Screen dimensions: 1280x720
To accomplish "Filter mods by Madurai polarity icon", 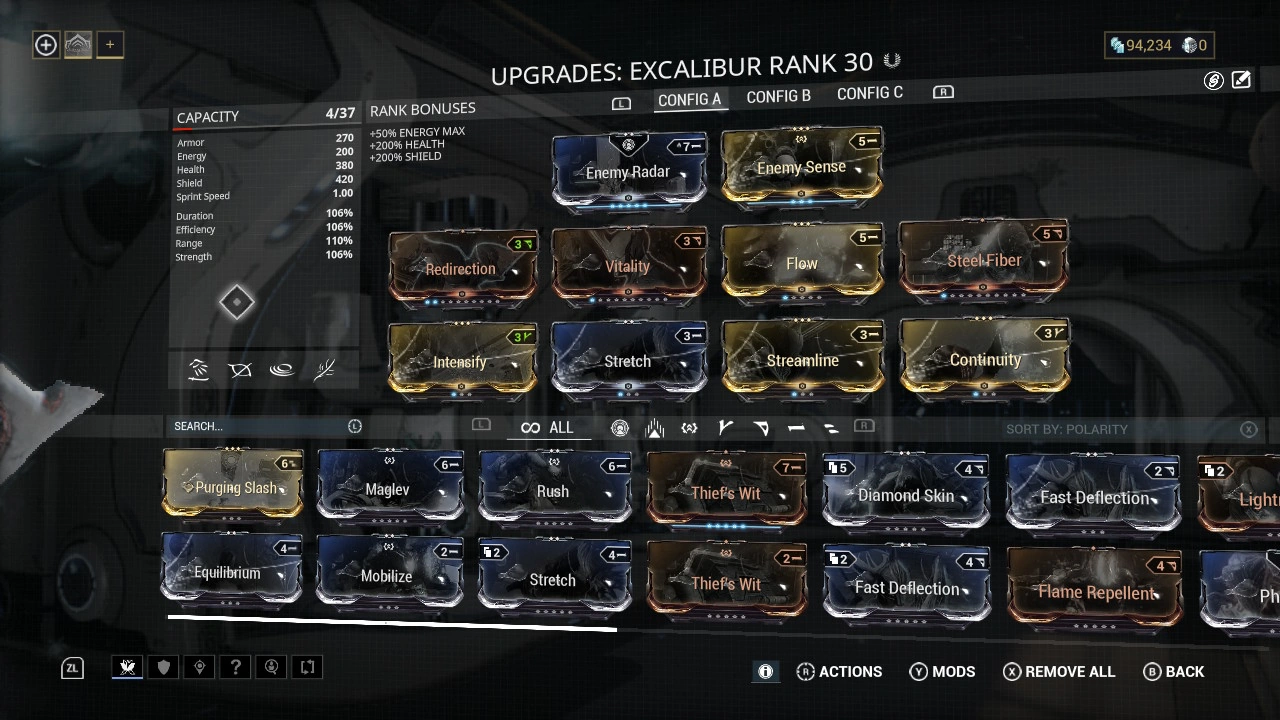I will 725,427.
